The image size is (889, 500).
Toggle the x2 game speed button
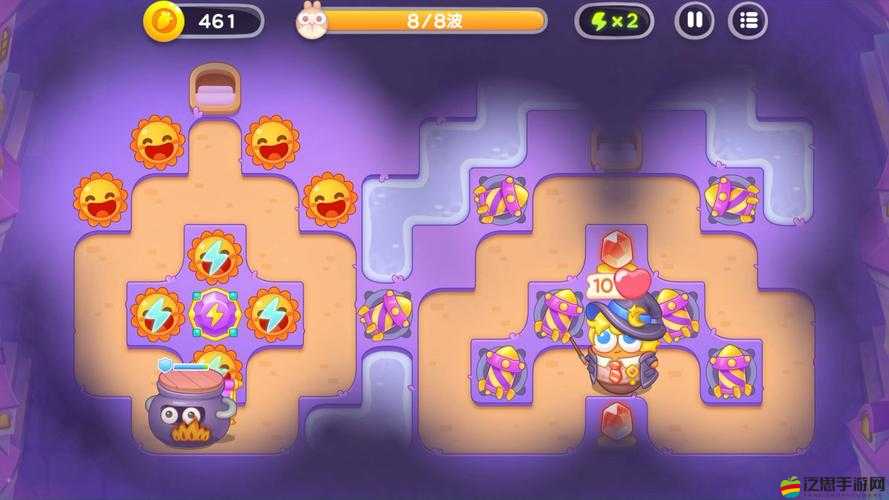click(x=614, y=20)
